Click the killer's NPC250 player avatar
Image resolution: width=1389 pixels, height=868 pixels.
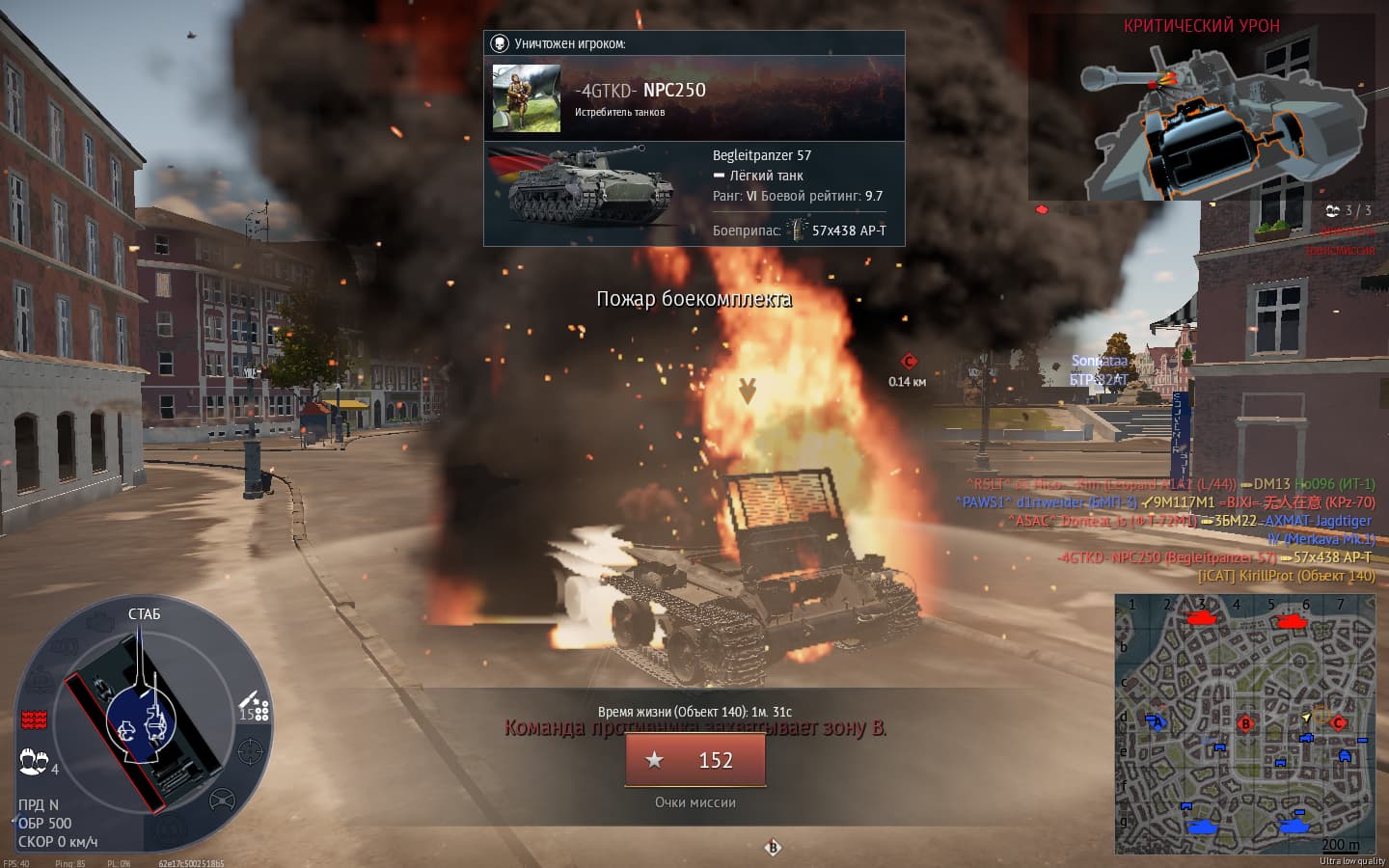(526, 97)
